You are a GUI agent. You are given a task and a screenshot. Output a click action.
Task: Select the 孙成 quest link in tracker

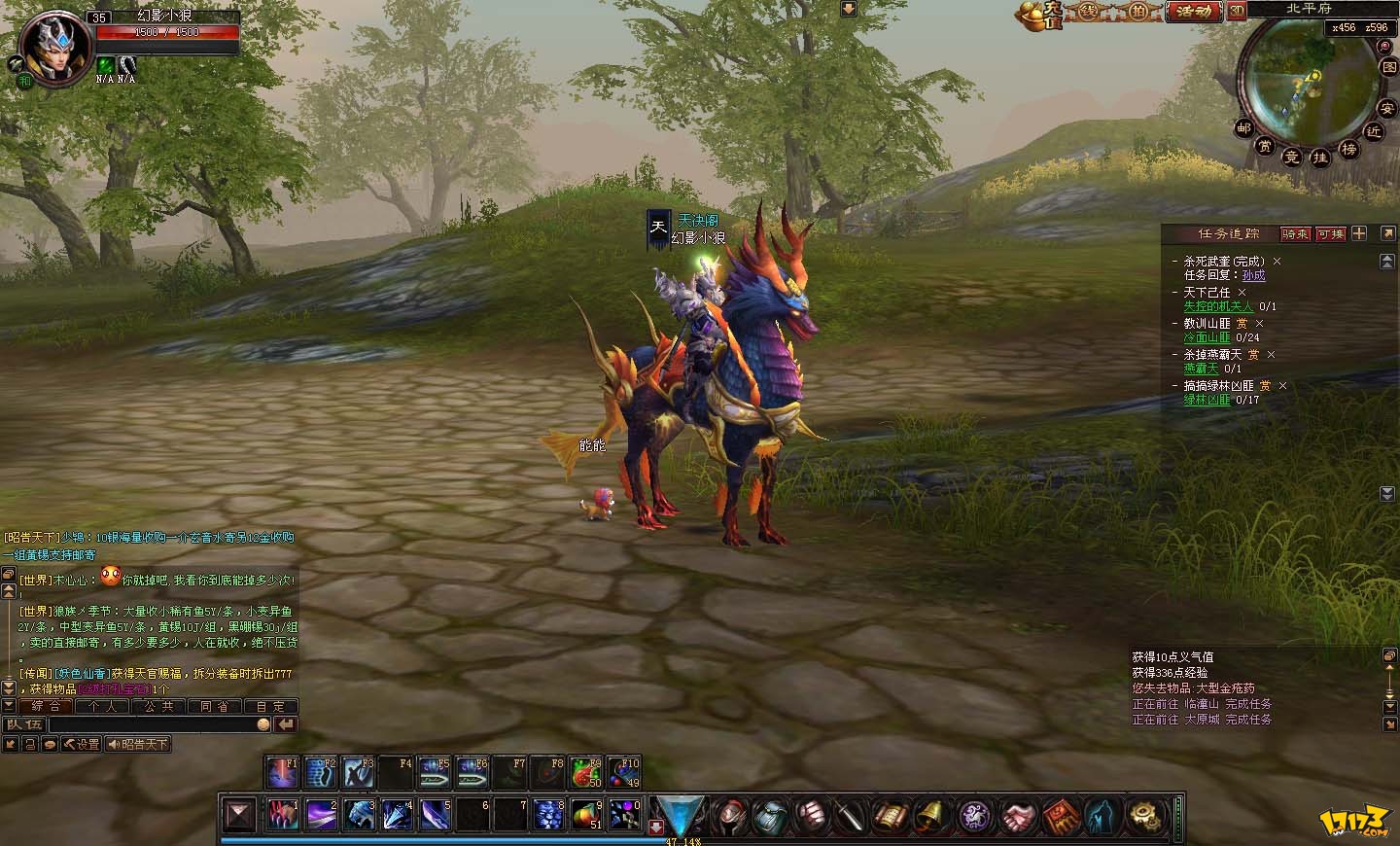point(1253,275)
